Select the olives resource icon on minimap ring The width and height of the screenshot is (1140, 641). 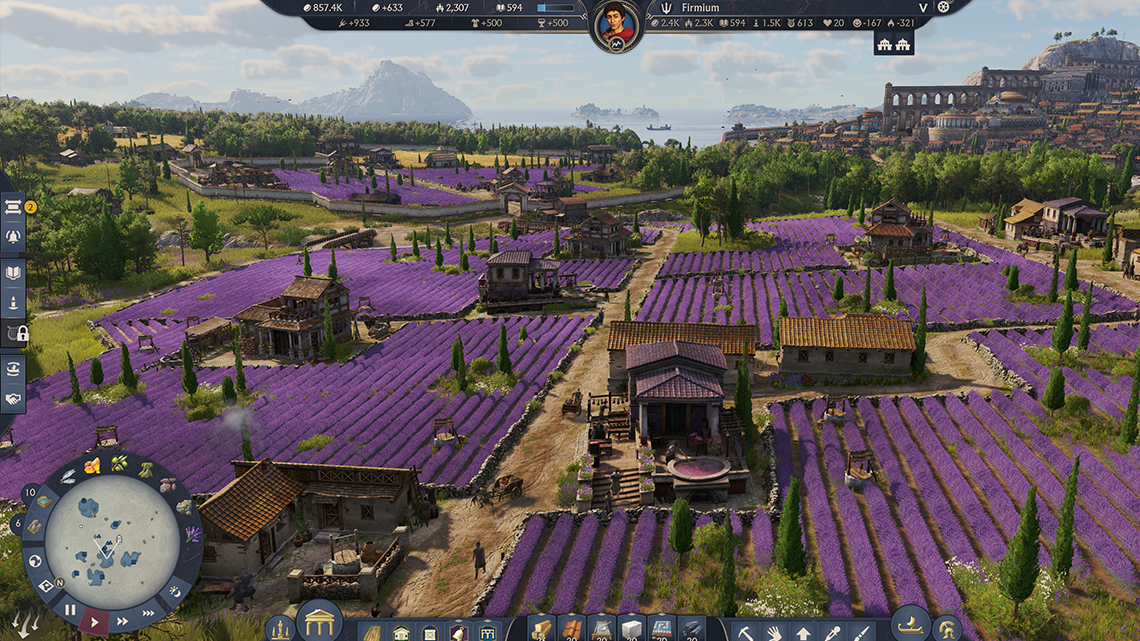tap(120, 463)
